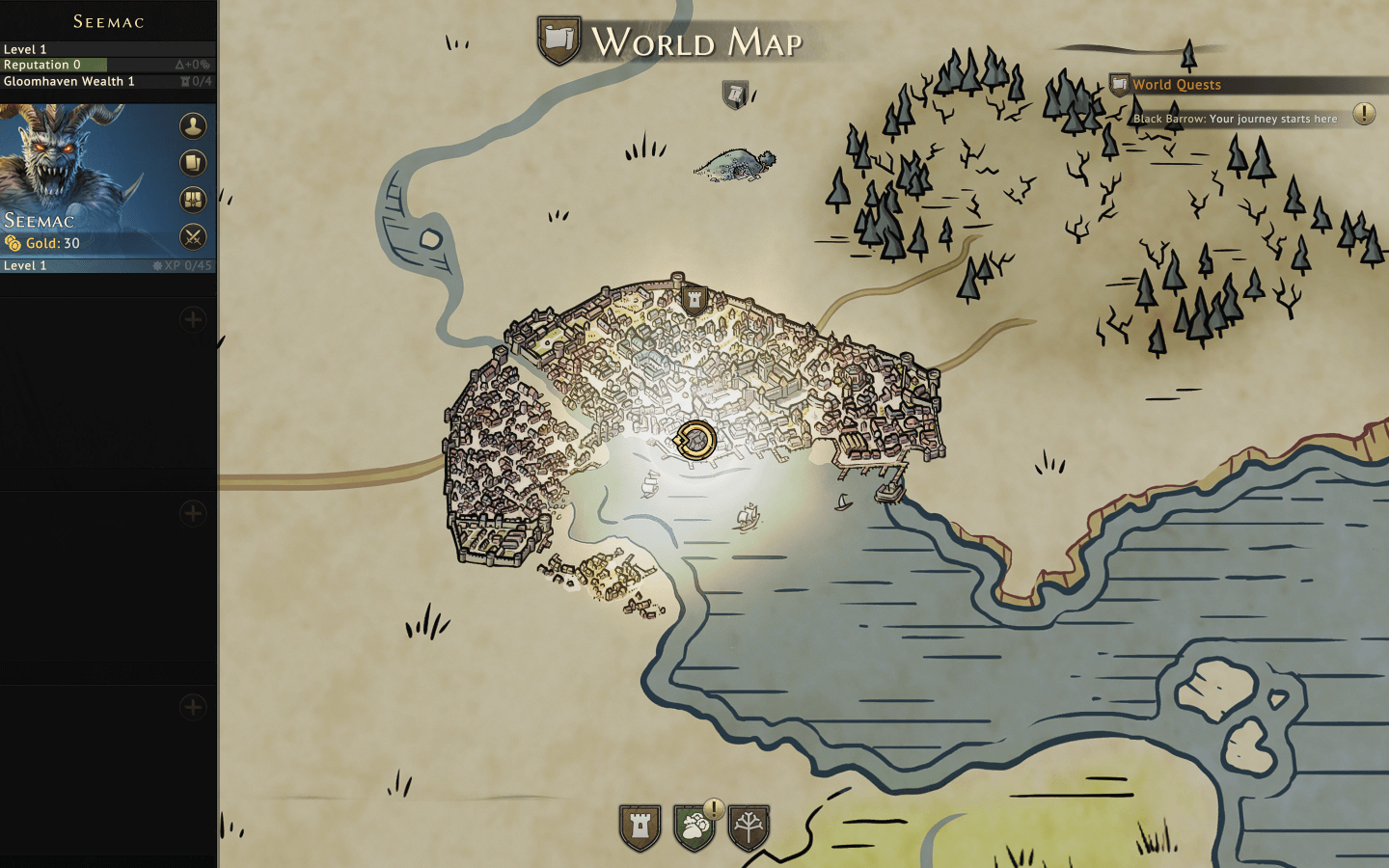The width and height of the screenshot is (1389, 868).
Task: Click the World Map scroll shield icon
Action: click(x=559, y=41)
